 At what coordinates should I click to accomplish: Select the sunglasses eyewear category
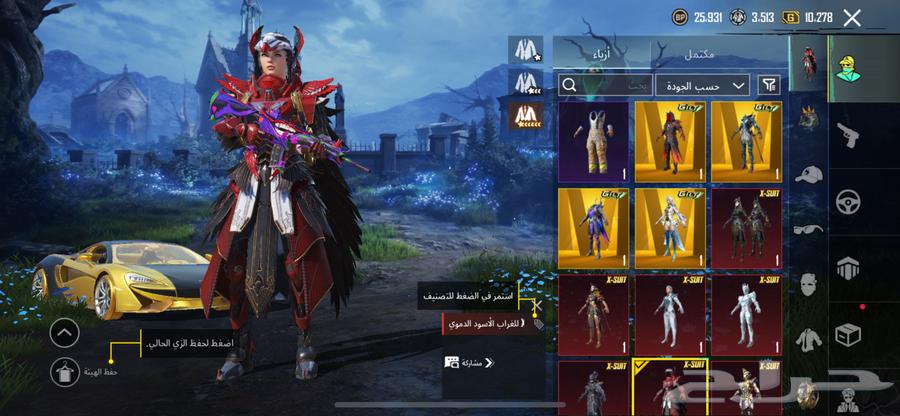(808, 229)
